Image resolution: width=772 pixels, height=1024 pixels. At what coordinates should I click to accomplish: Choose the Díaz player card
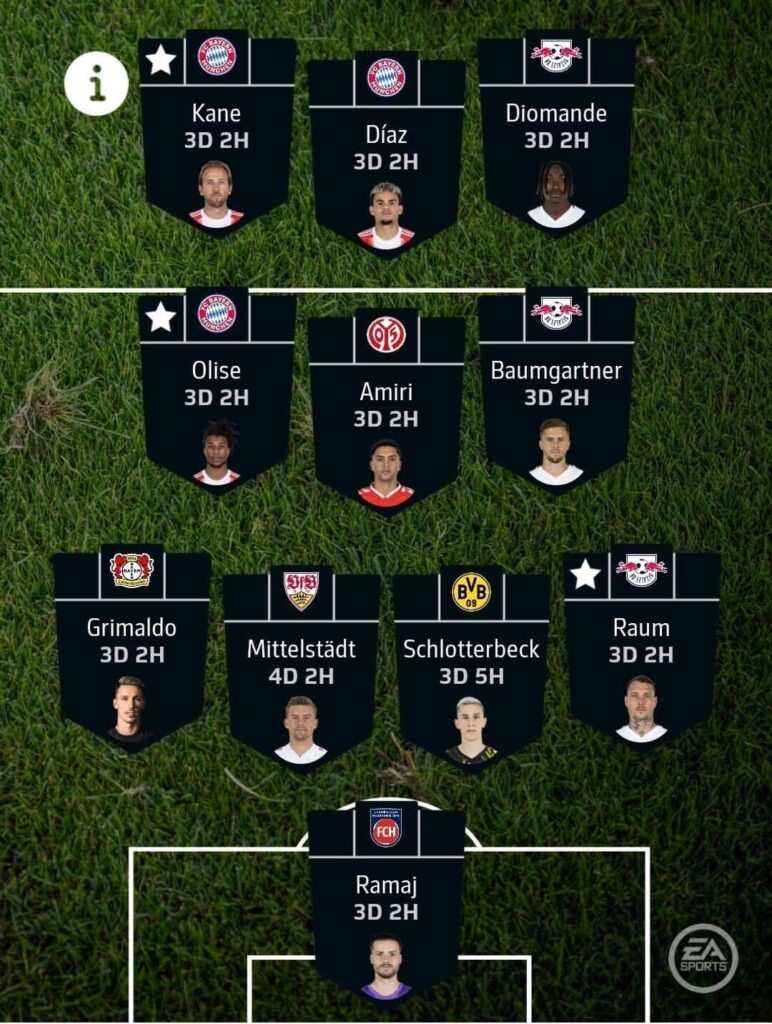tap(386, 160)
